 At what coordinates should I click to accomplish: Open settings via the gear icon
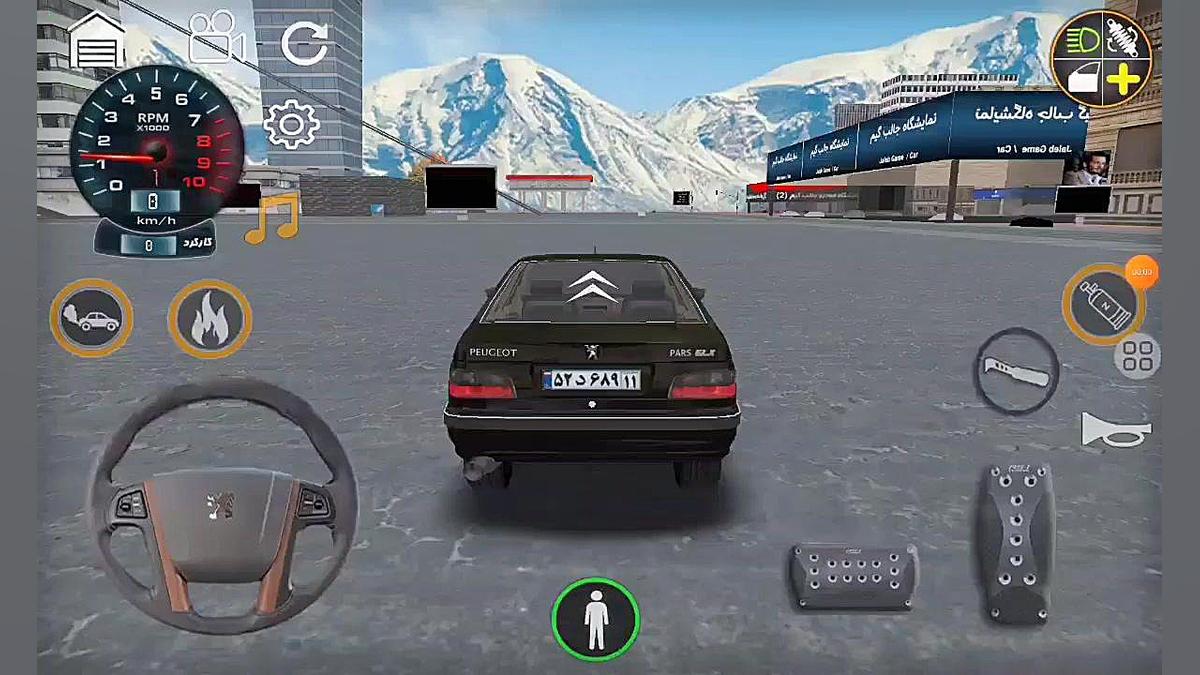[291, 125]
